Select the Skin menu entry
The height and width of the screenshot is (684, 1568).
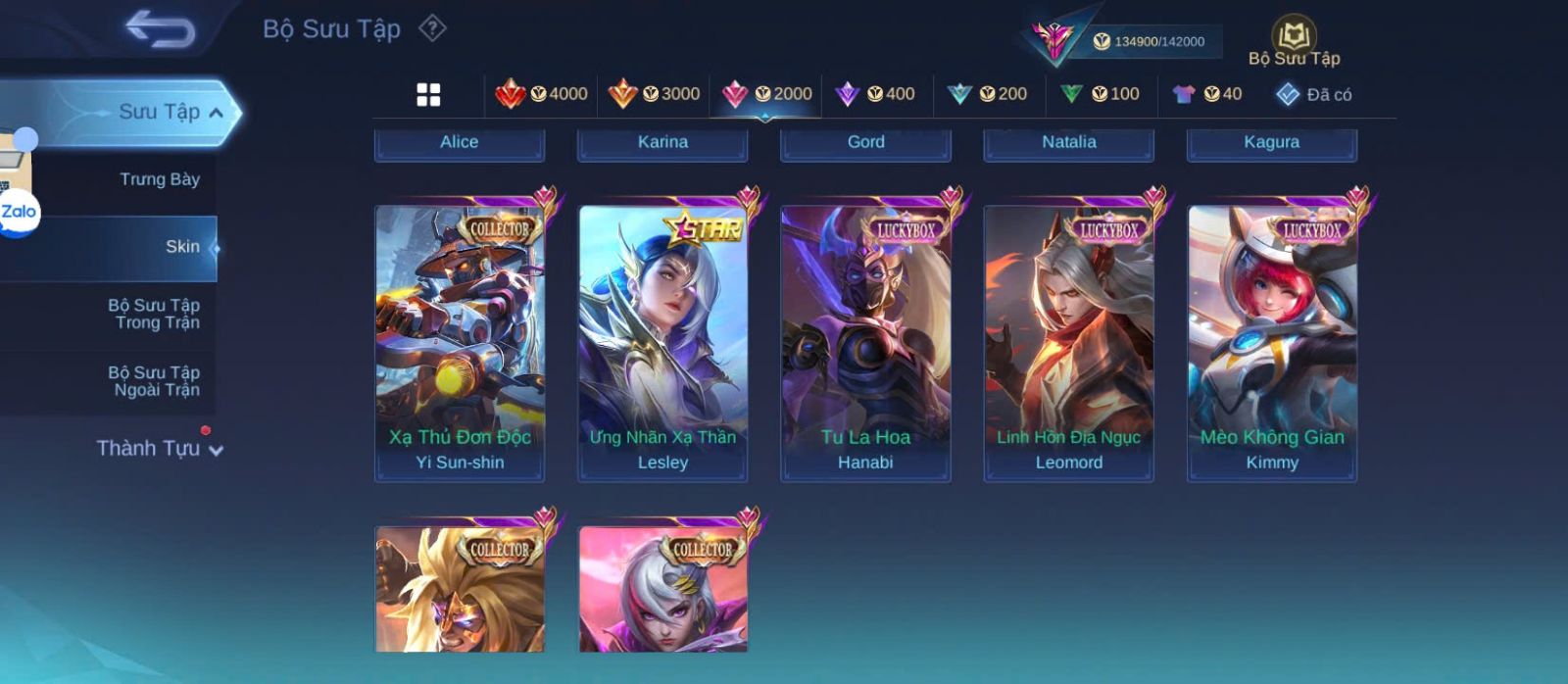(182, 247)
